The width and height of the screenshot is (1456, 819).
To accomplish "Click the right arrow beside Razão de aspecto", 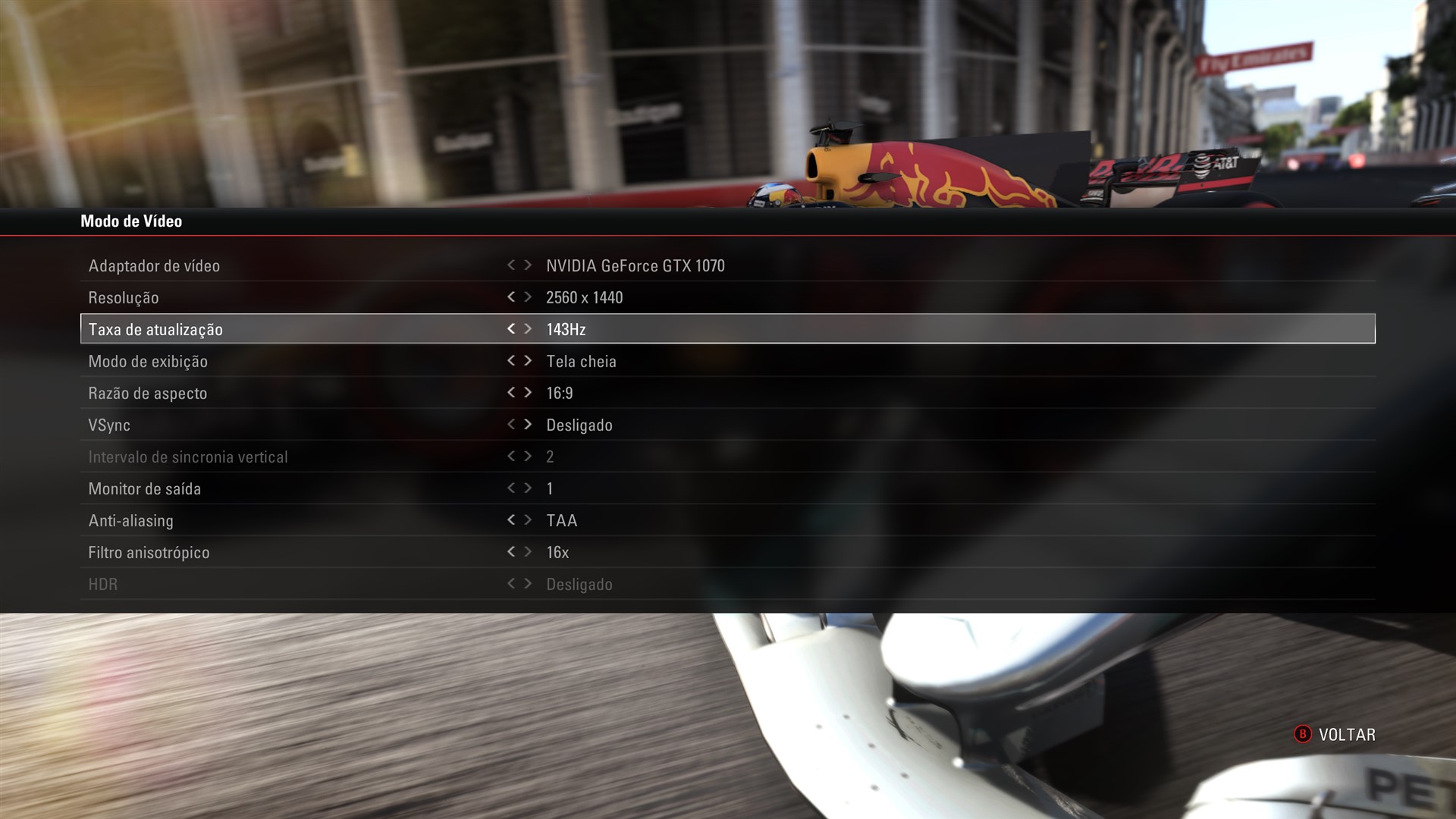I will point(529,393).
